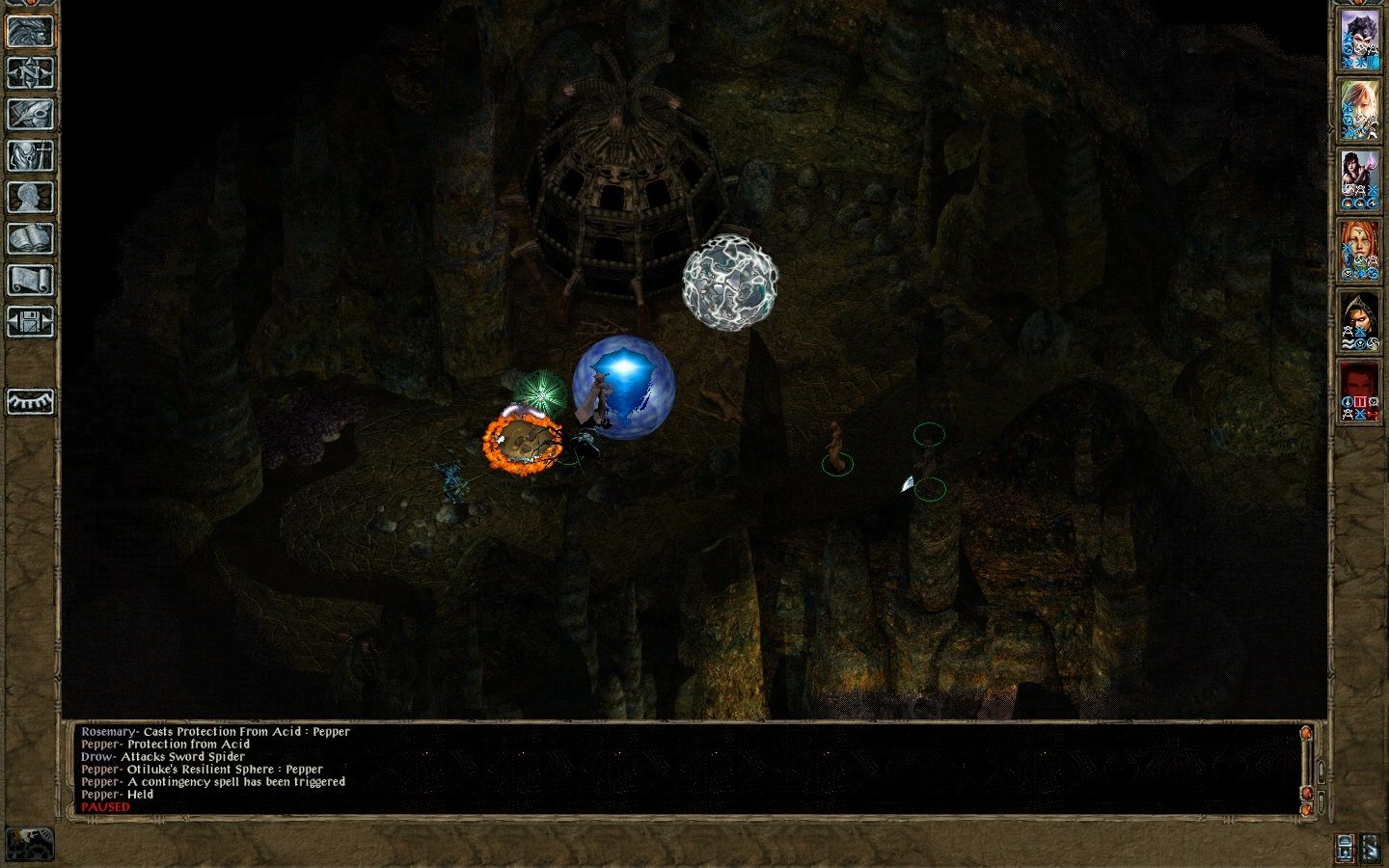Show the character record silhouette button
Screen dimensions: 1389x868
30,197
